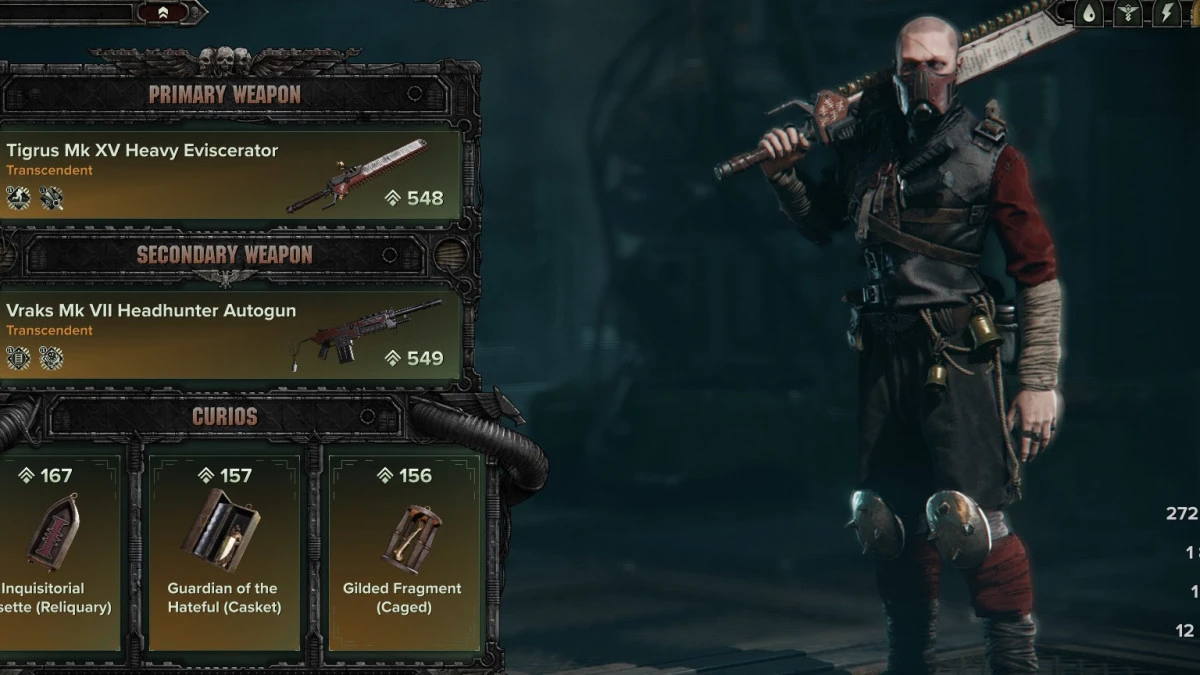Open the Vraks Mk VII Headhunter Autogun slot

point(230,335)
